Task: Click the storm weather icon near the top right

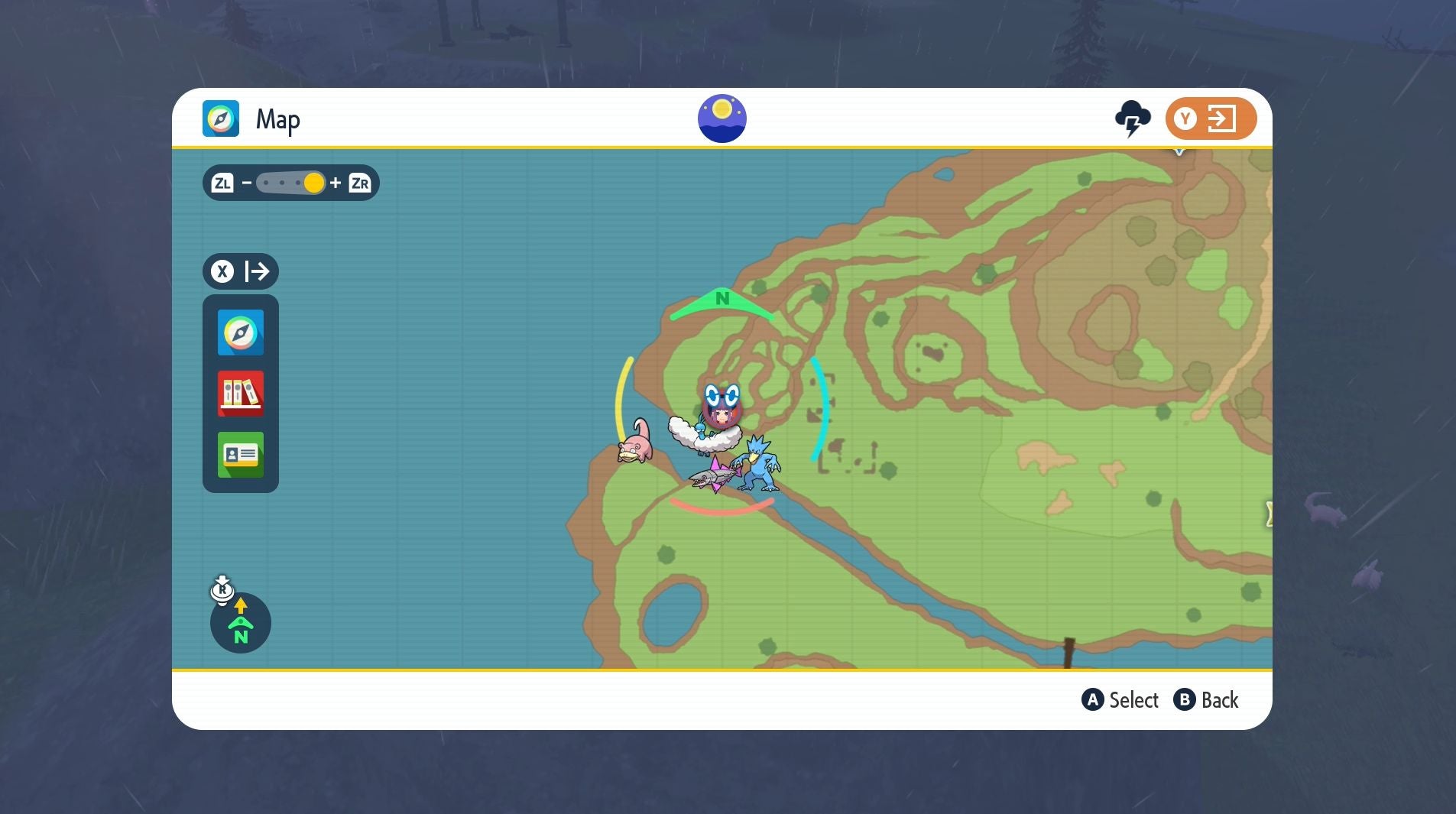Action: (x=1131, y=118)
